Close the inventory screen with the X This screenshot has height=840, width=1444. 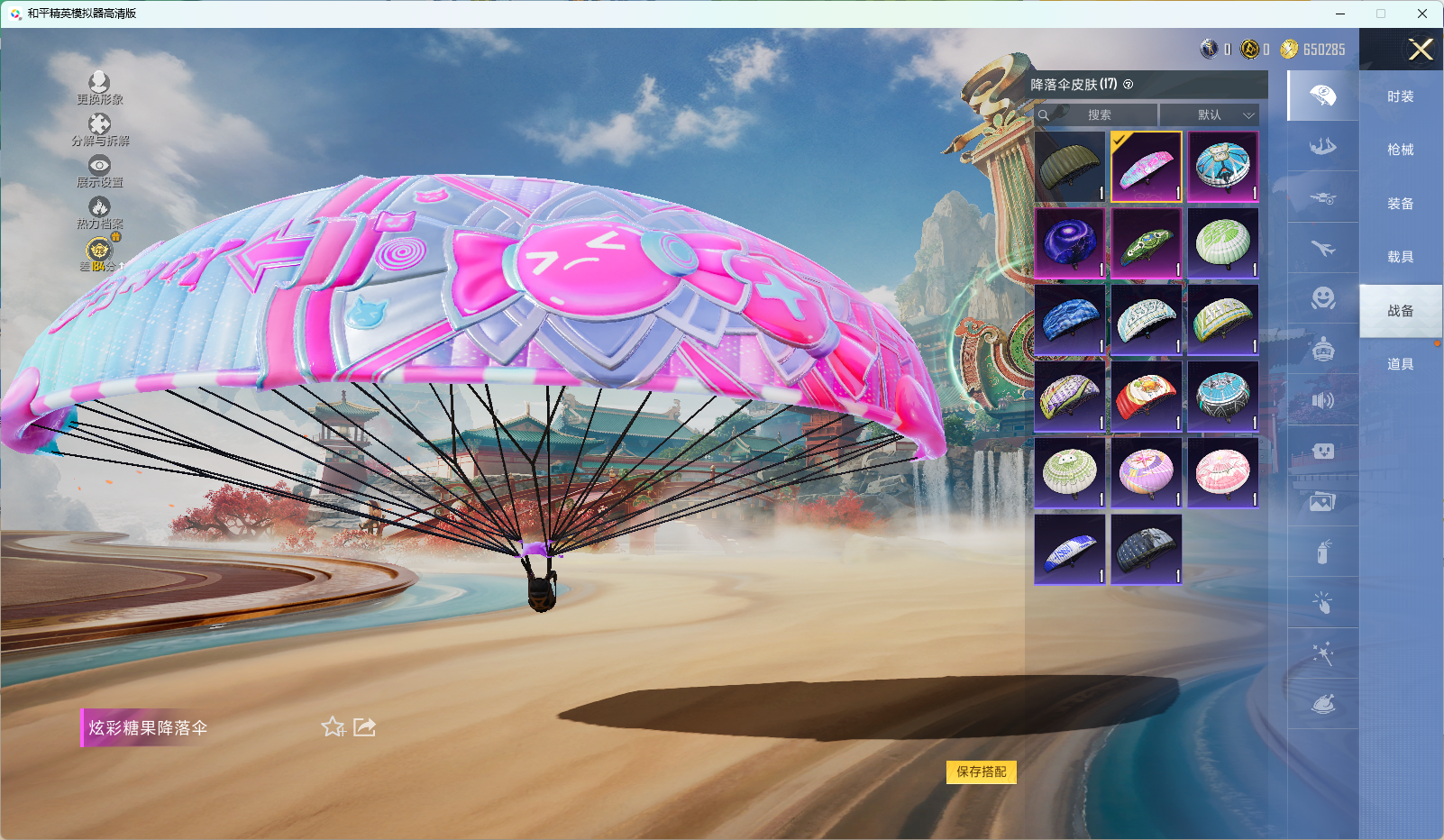1421,50
